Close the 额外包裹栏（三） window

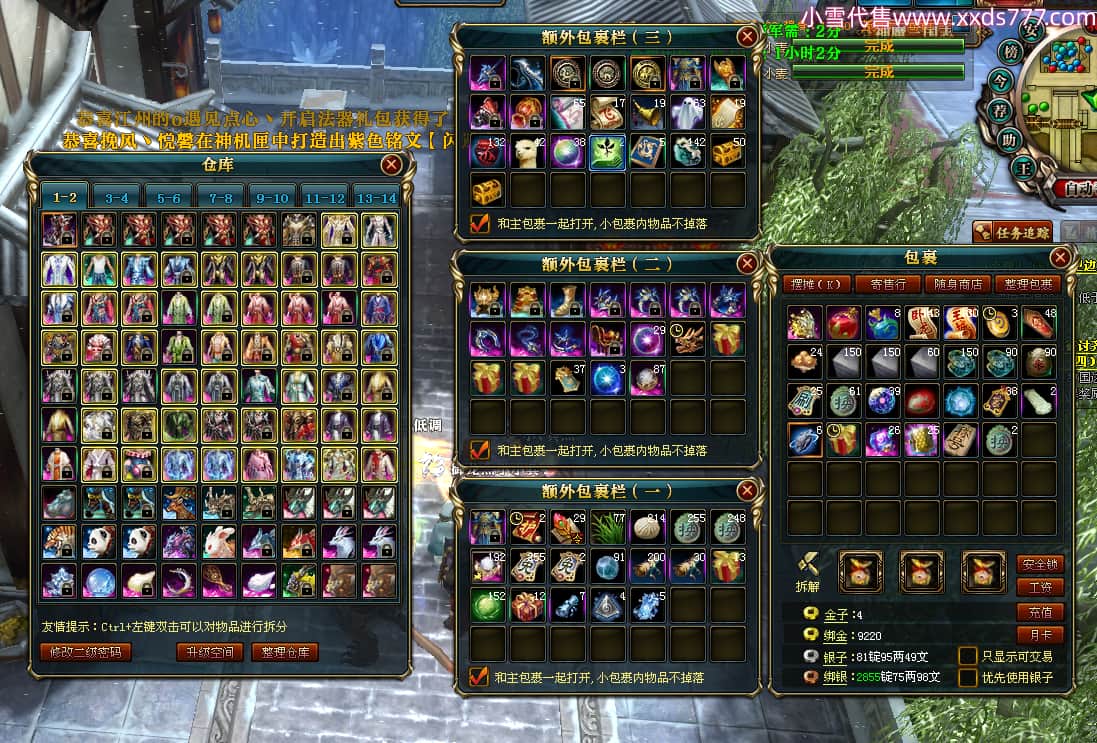click(746, 37)
